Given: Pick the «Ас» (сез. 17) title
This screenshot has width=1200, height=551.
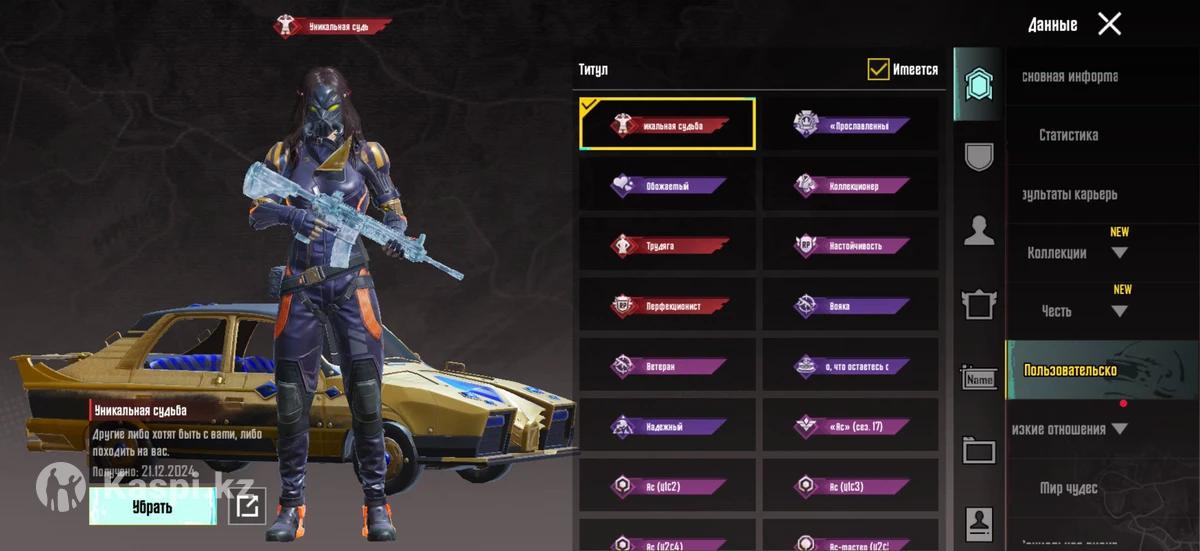Looking at the screenshot, I should click(x=851, y=427).
